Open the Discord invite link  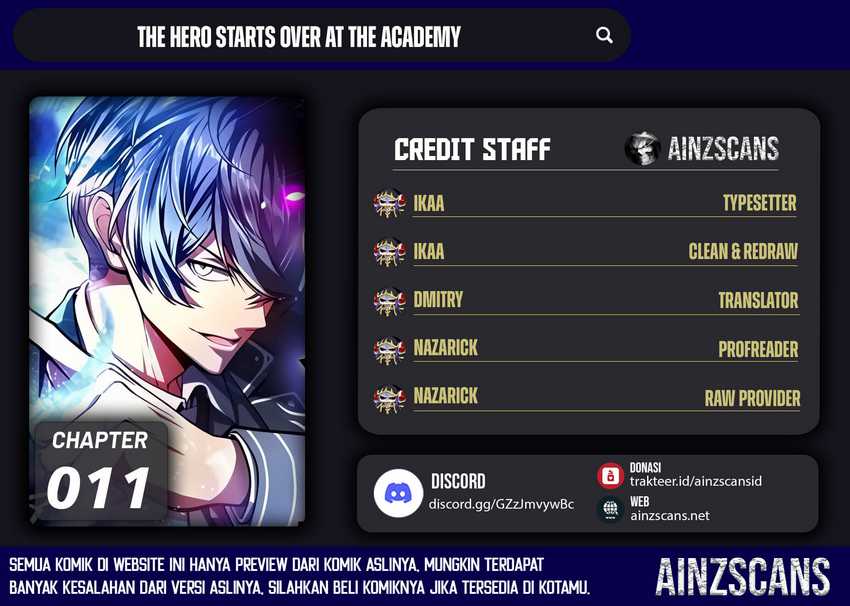[501, 504]
